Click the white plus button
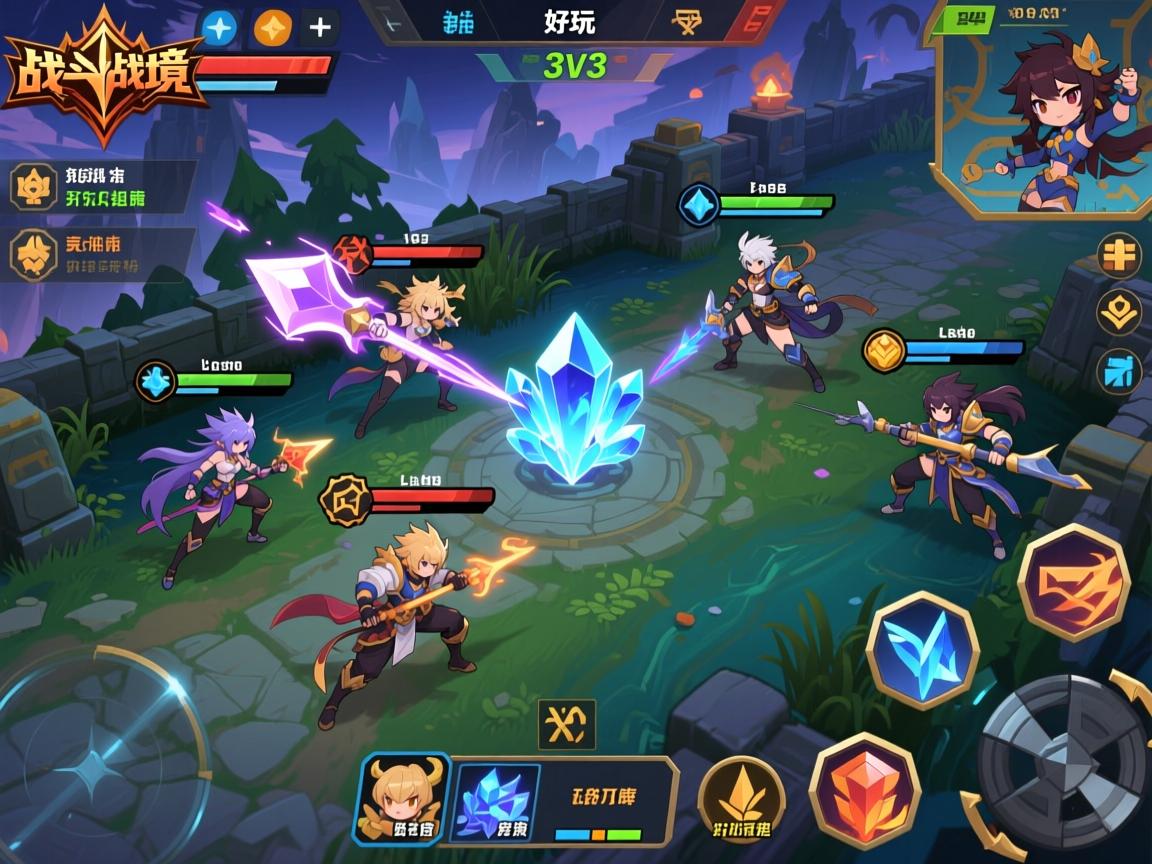Viewport: 1152px width, 864px height. point(320,27)
